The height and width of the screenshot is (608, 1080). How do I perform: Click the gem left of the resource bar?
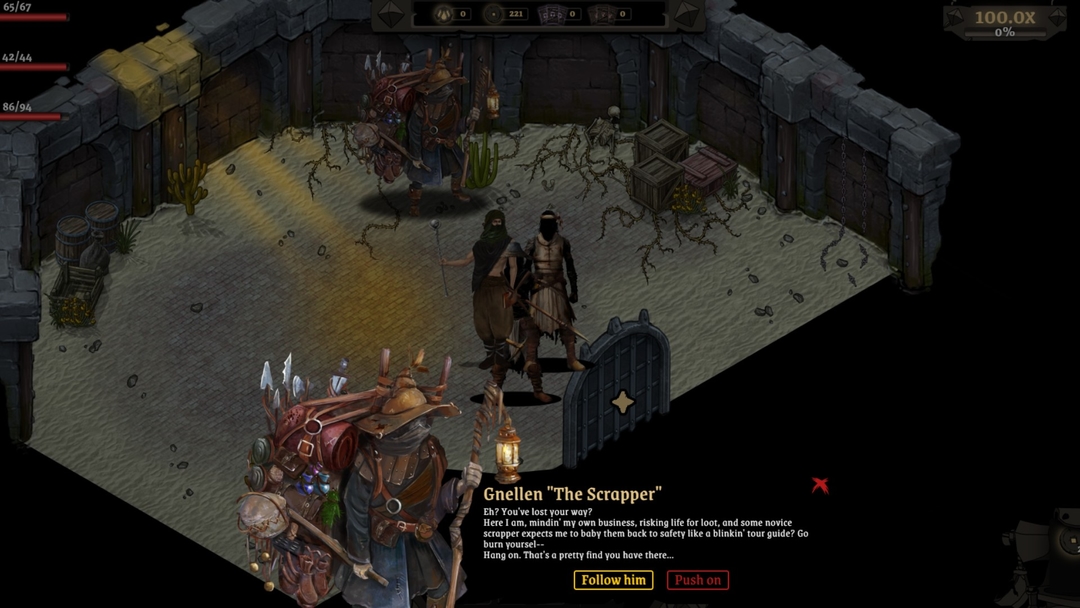coord(392,14)
